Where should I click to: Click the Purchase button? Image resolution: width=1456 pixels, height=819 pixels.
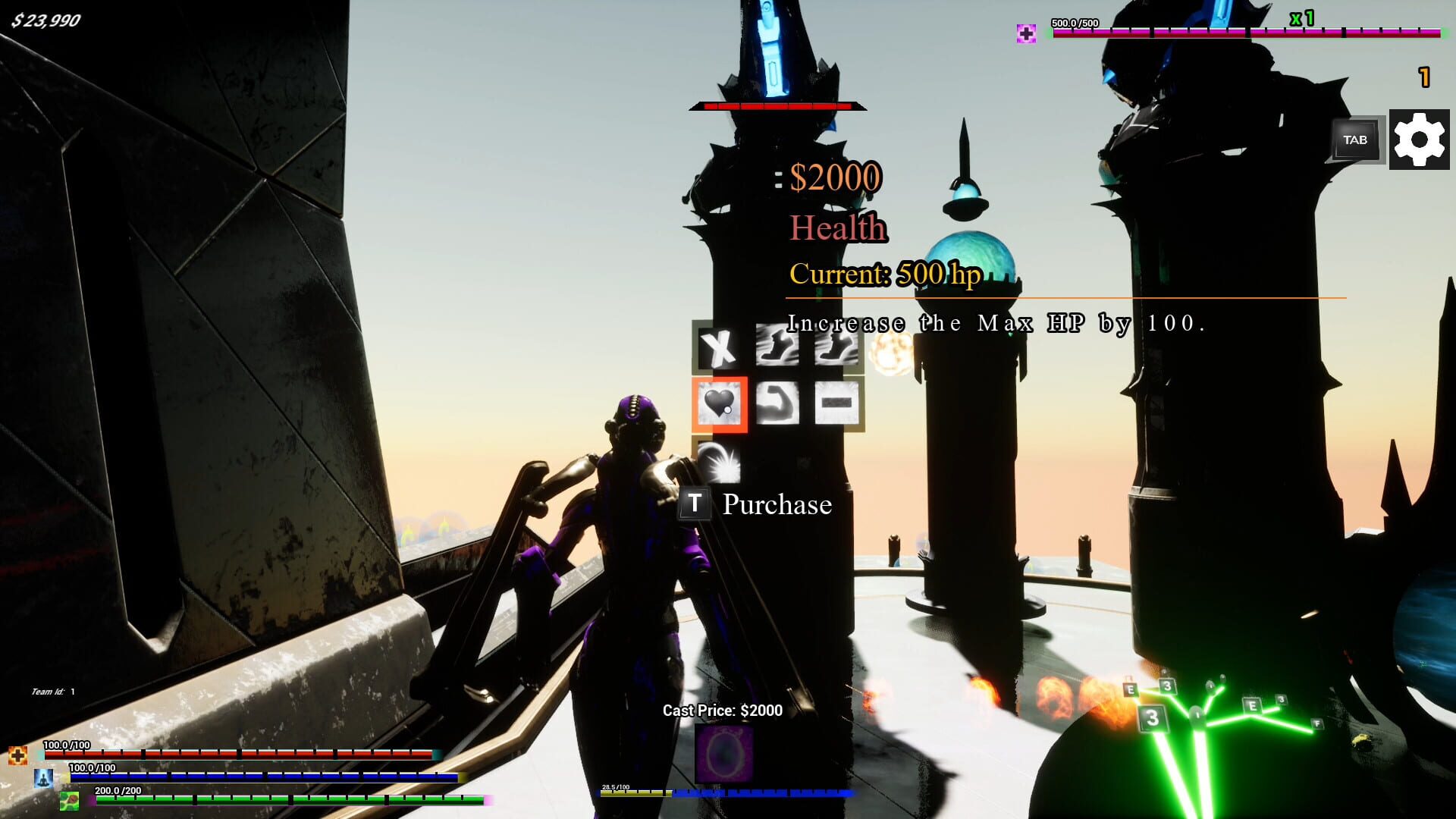click(x=776, y=504)
